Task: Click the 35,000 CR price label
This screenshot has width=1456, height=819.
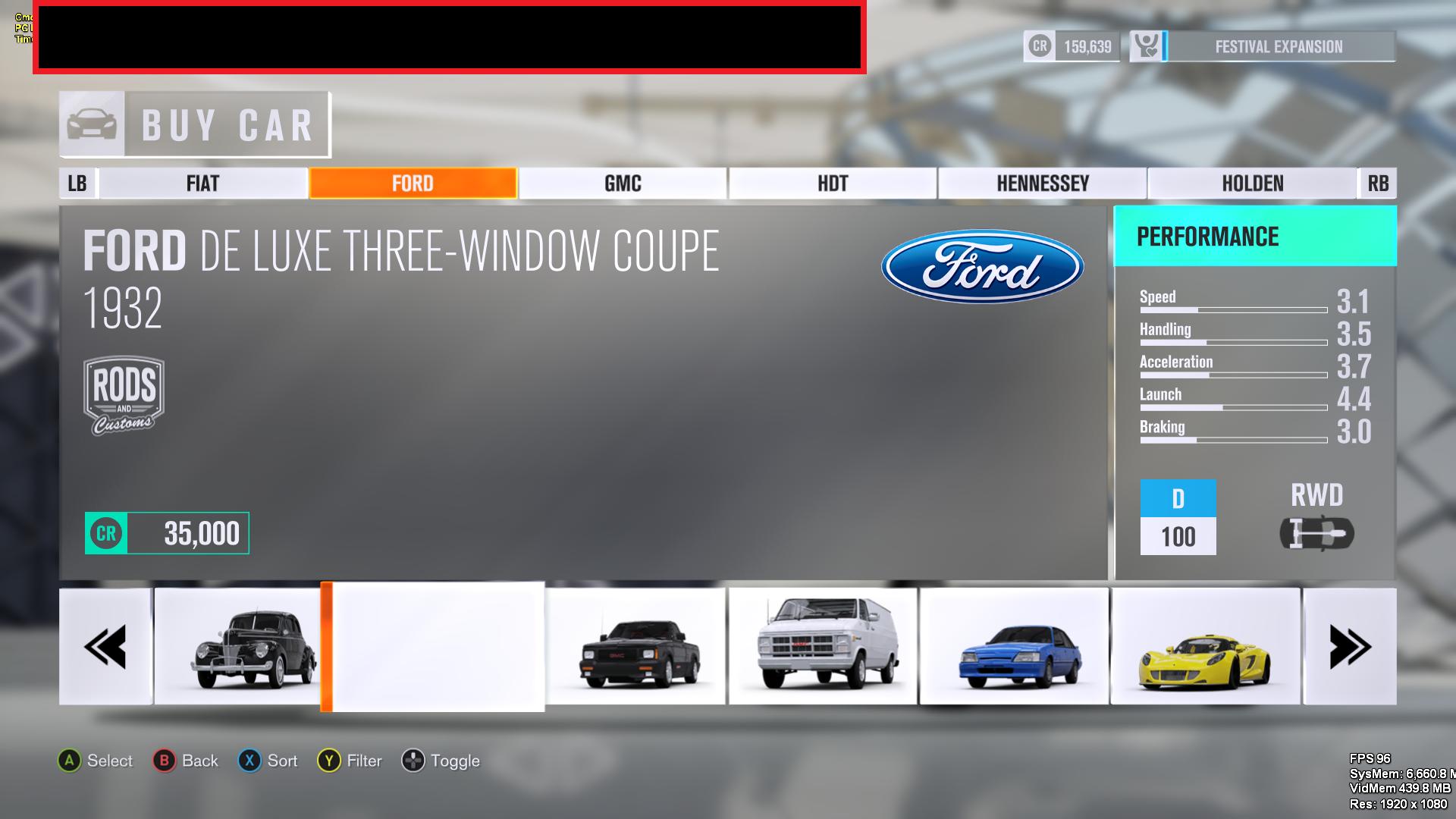Action: point(167,533)
